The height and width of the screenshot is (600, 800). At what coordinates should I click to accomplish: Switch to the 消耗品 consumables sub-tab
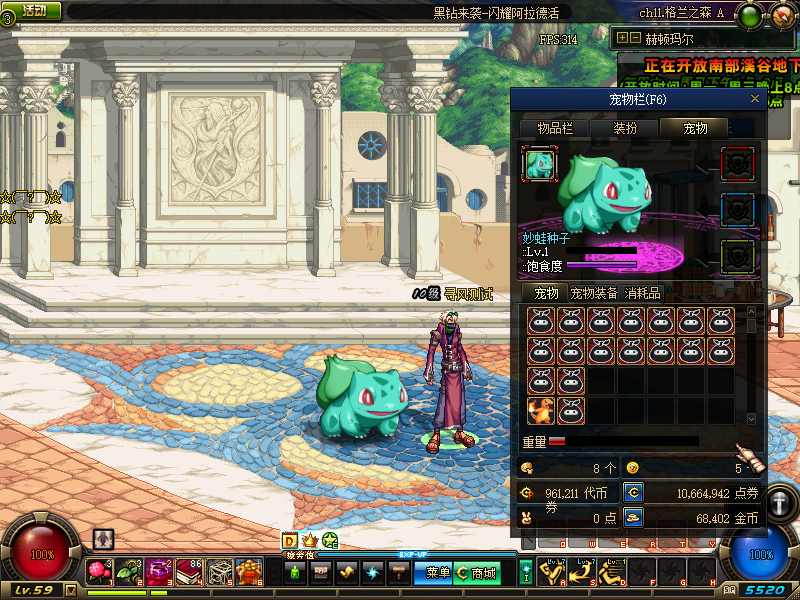pyautogui.click(x=643, y=293)
